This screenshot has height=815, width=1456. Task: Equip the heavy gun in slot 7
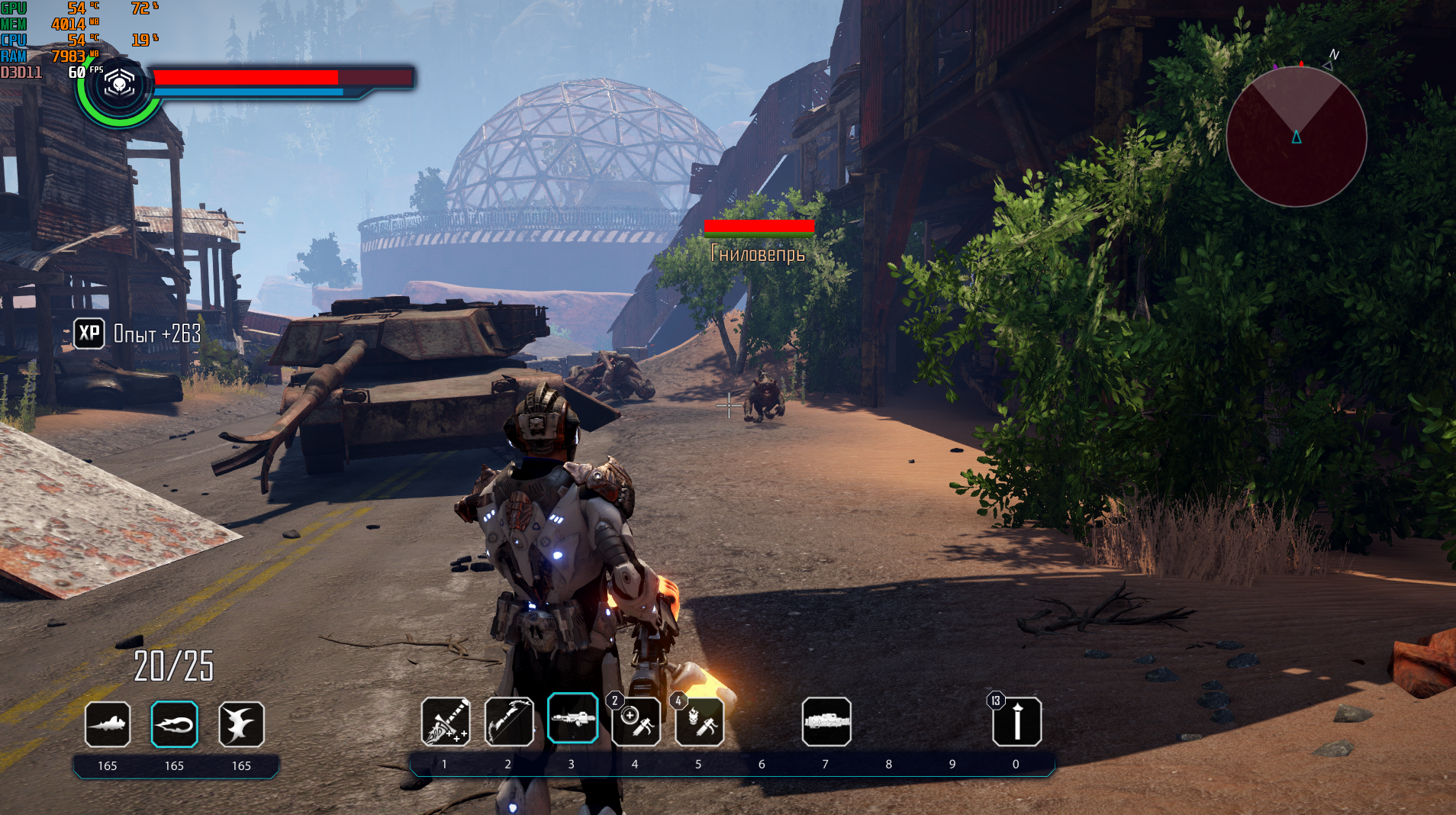coord(826,721)
